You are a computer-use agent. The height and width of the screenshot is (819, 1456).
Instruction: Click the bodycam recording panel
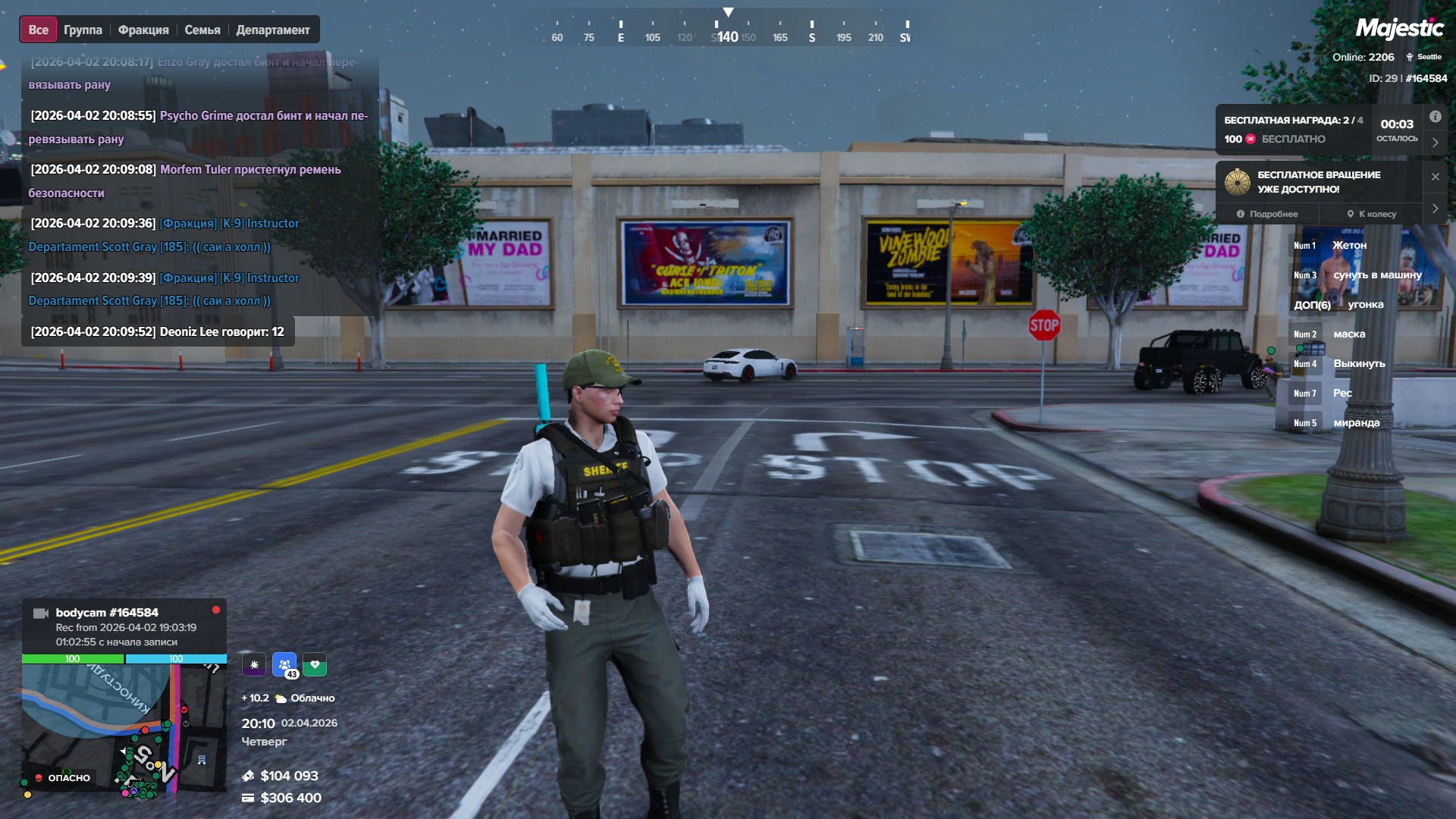124,626
